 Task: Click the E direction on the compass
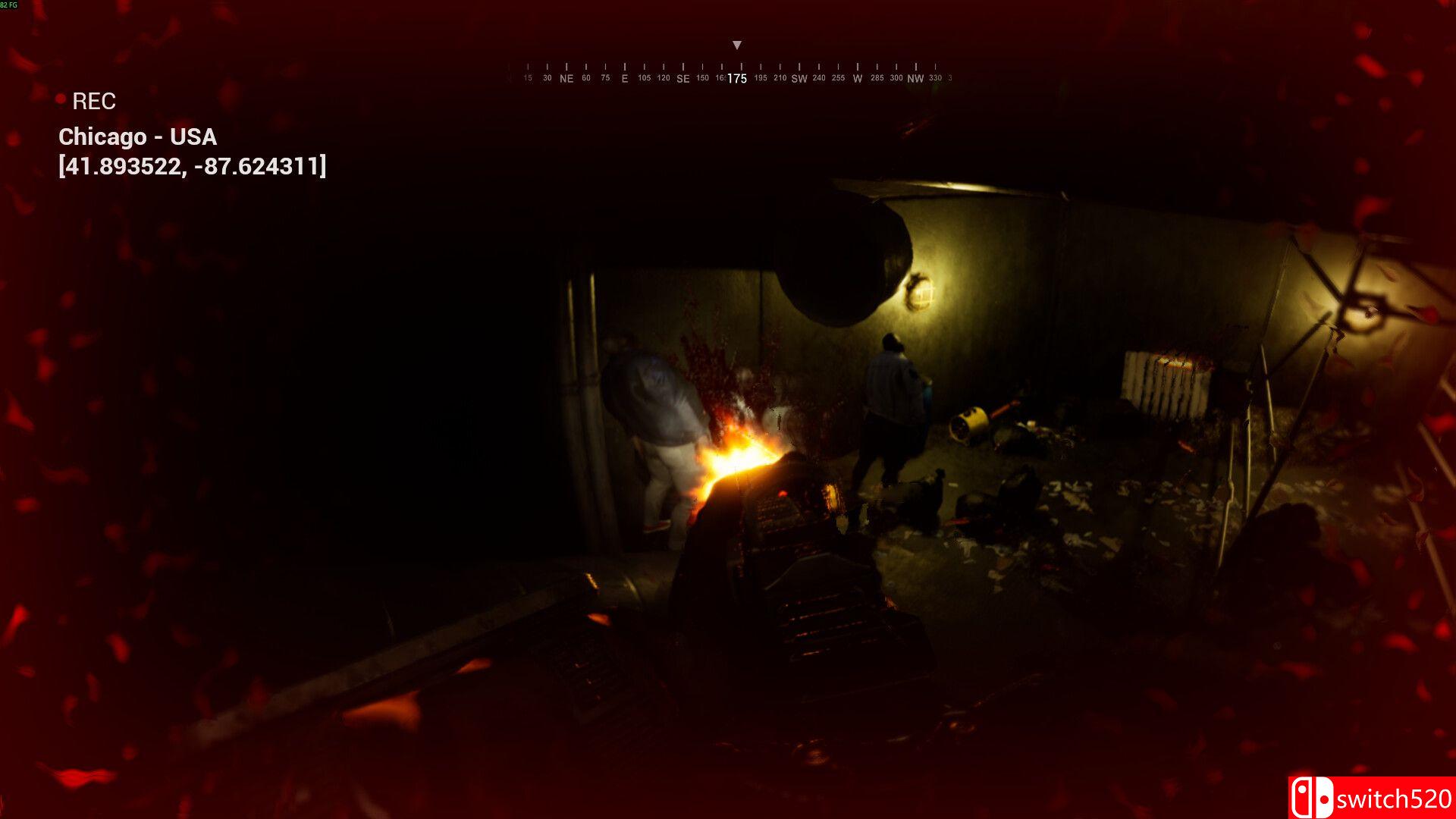[623, 78]
